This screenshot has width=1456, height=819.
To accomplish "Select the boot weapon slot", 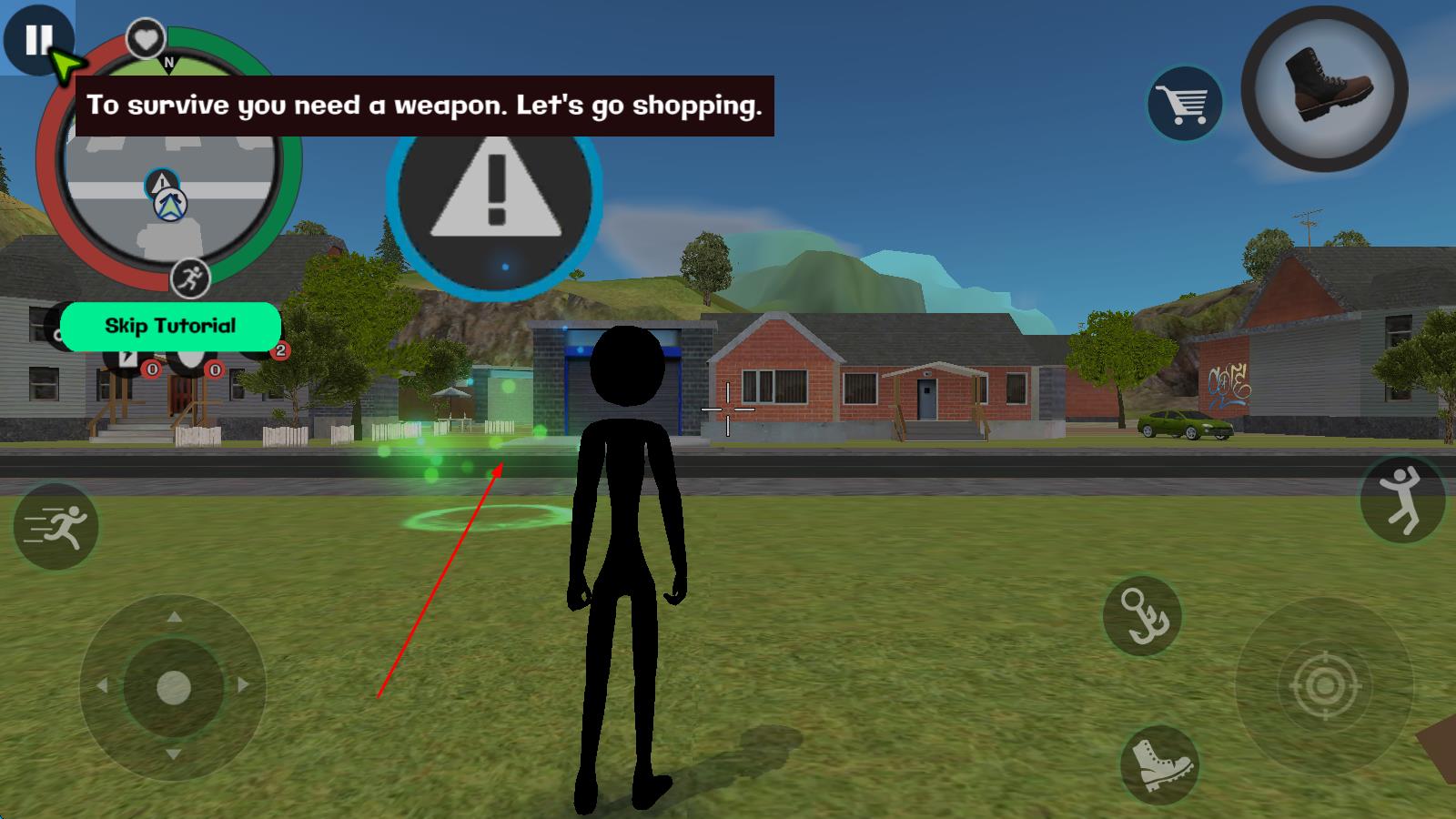I will (x=1324, y=89).
